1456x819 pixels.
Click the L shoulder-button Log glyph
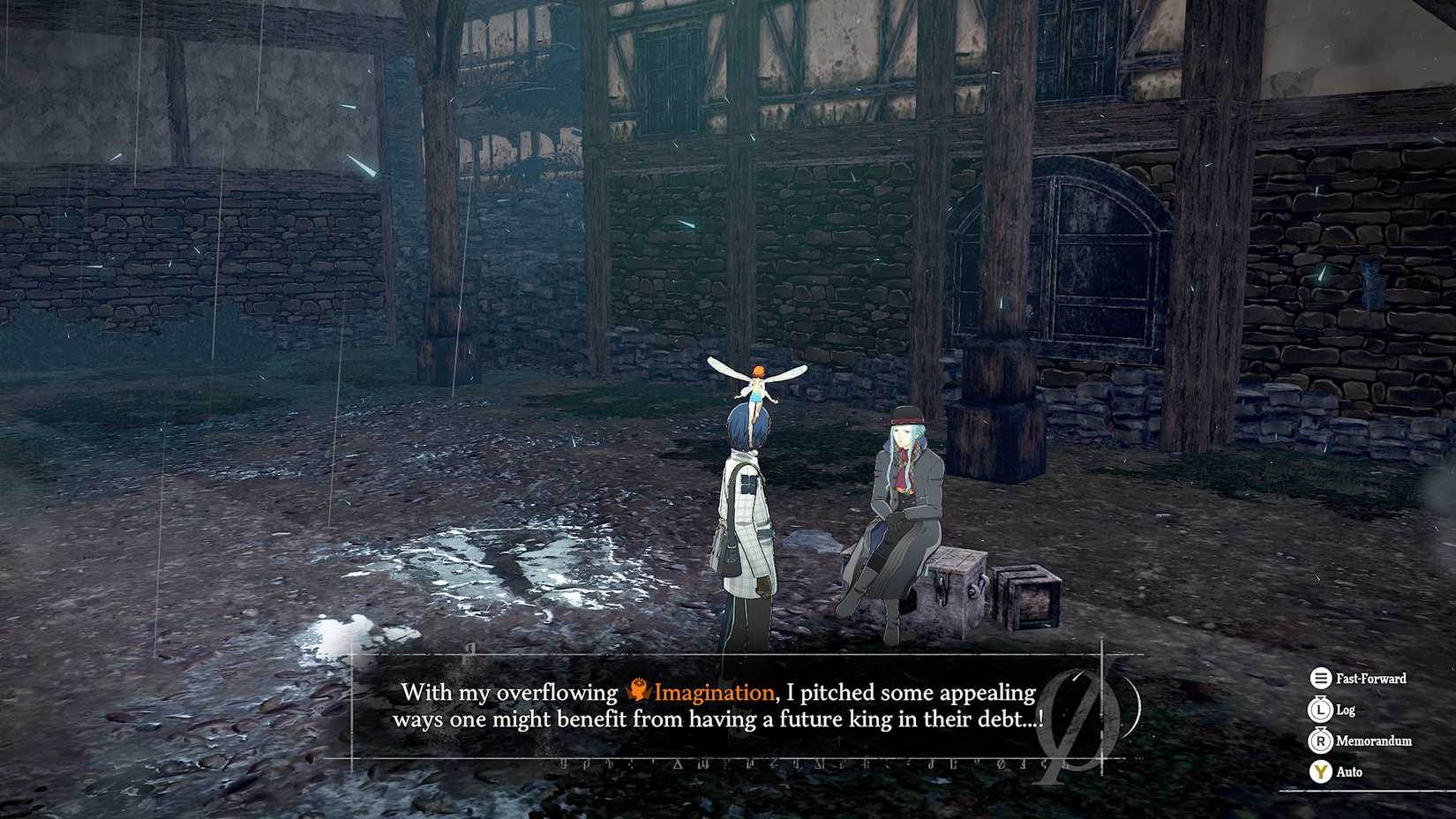pos(1322,710)
